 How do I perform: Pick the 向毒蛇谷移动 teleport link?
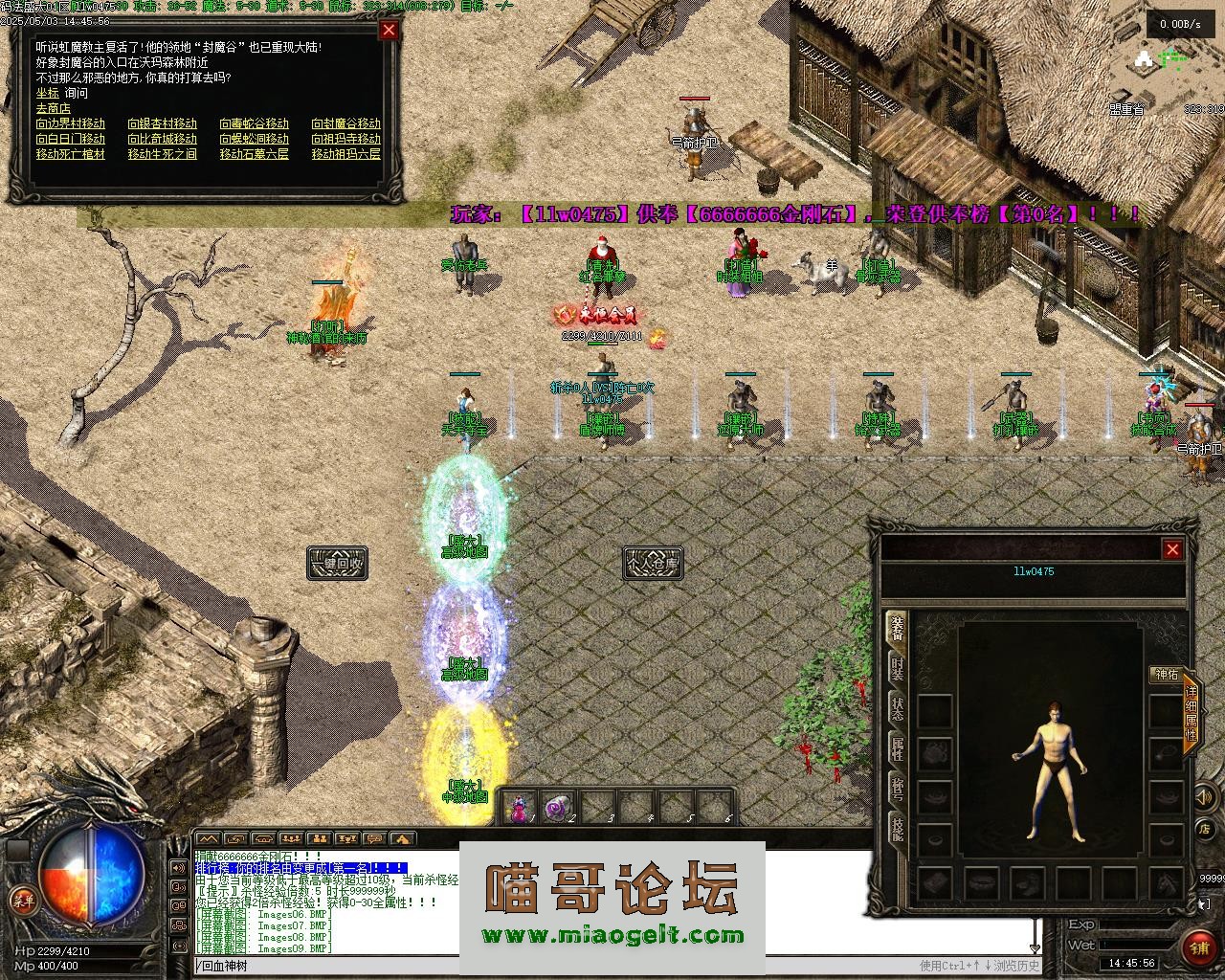point(254,123)
